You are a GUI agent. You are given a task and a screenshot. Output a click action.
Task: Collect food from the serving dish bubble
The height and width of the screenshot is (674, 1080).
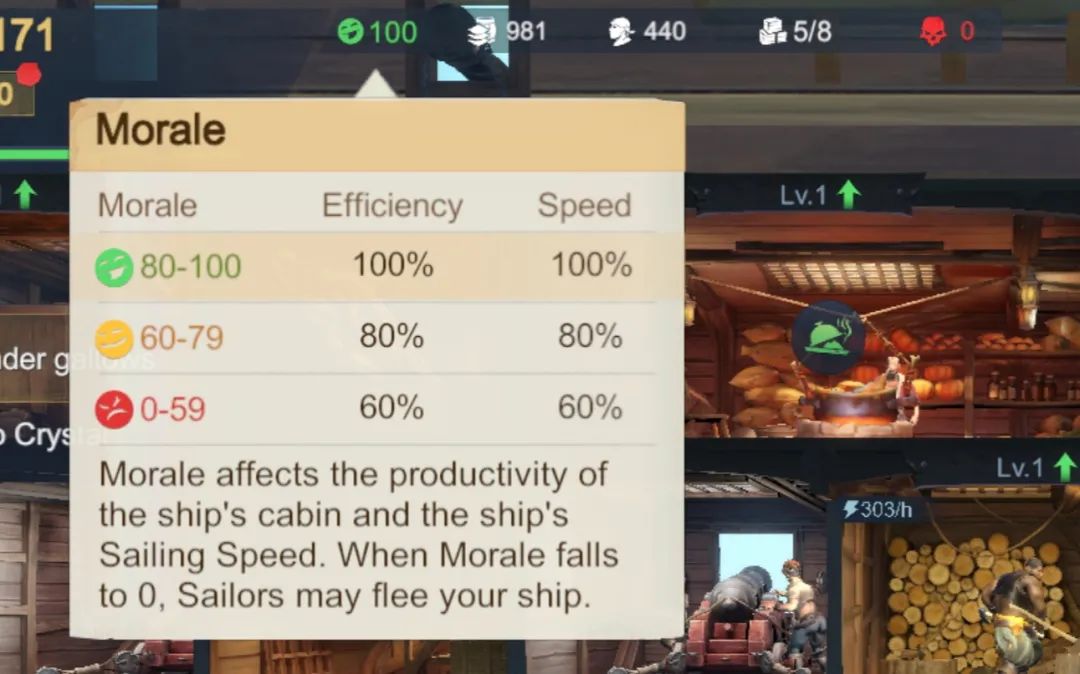(828, 338)
